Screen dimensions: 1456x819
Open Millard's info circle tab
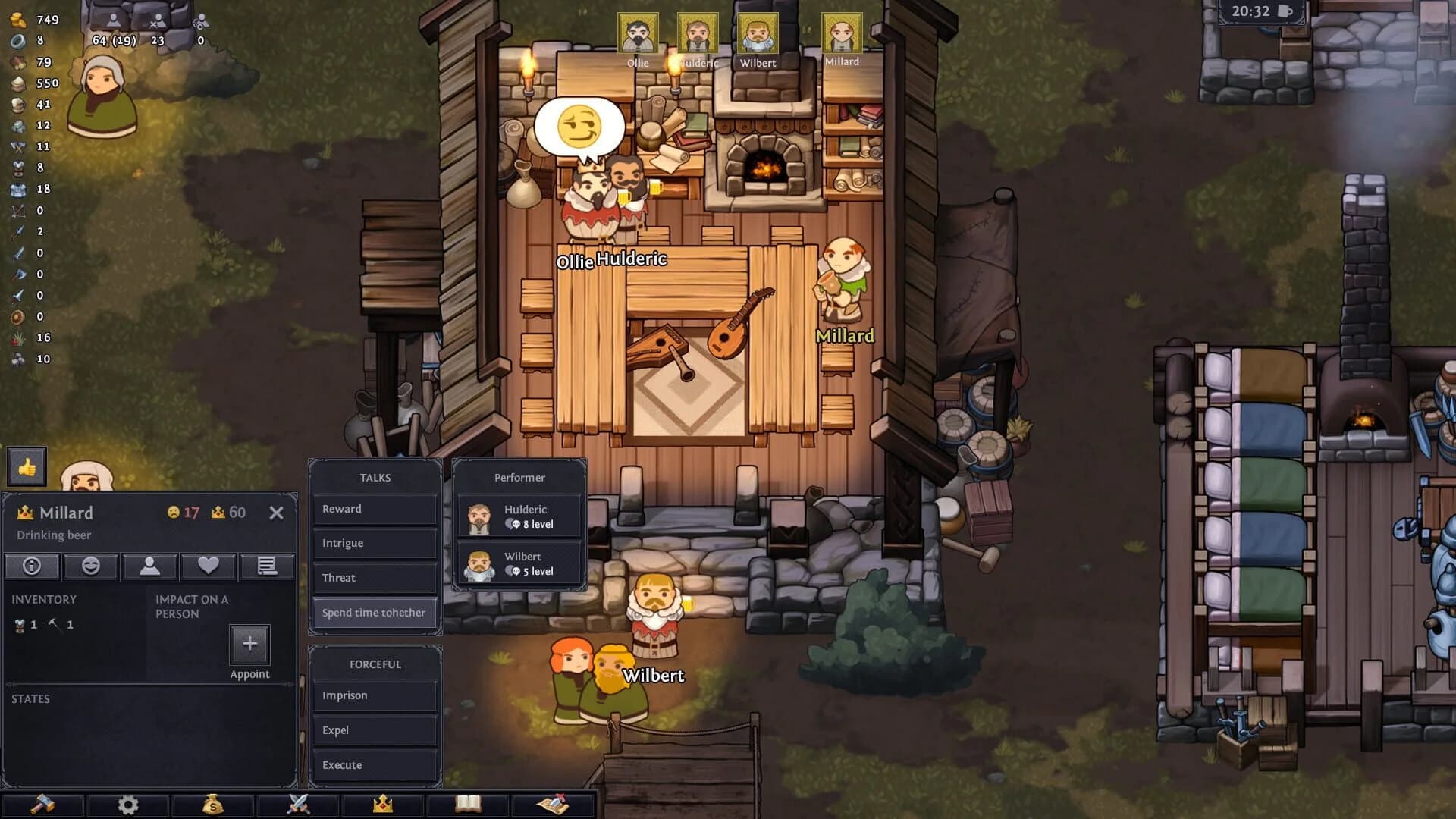[x=32, y=566]
